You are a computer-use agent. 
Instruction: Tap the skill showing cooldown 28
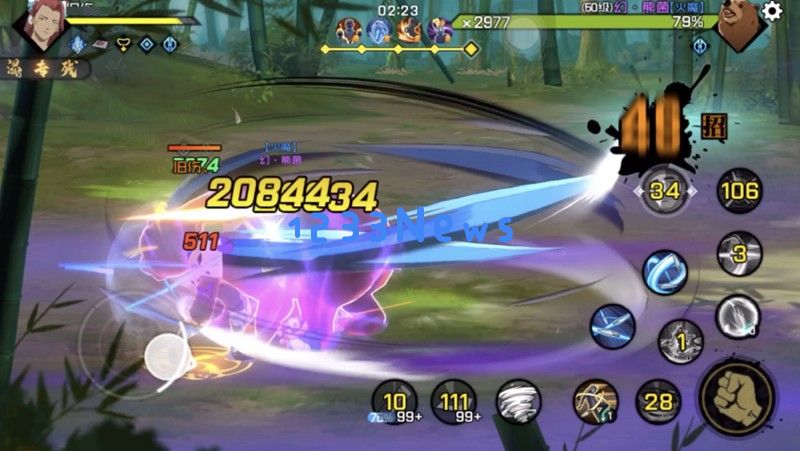[x=657, y=402]
